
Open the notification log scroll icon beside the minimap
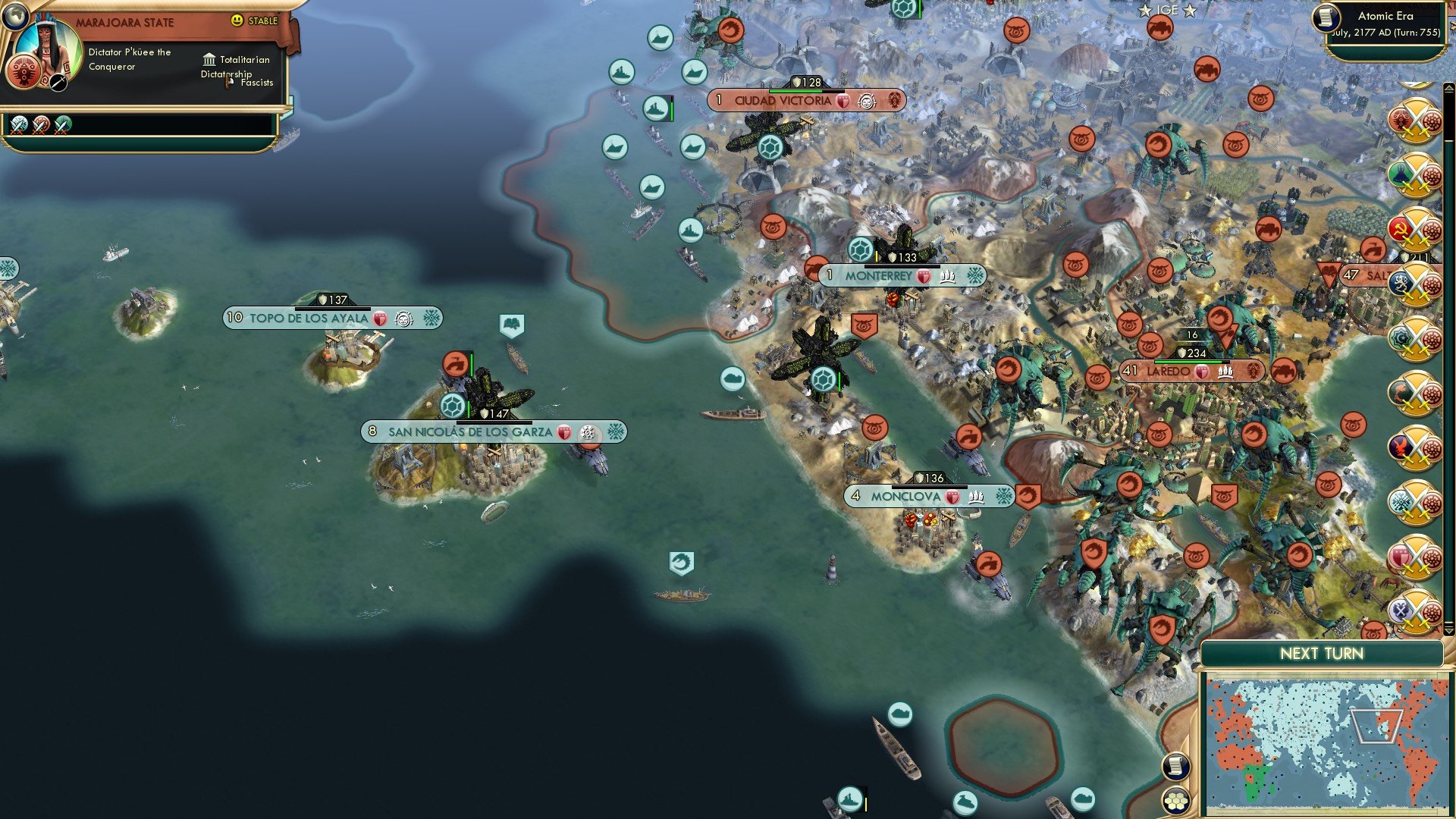1175,767
